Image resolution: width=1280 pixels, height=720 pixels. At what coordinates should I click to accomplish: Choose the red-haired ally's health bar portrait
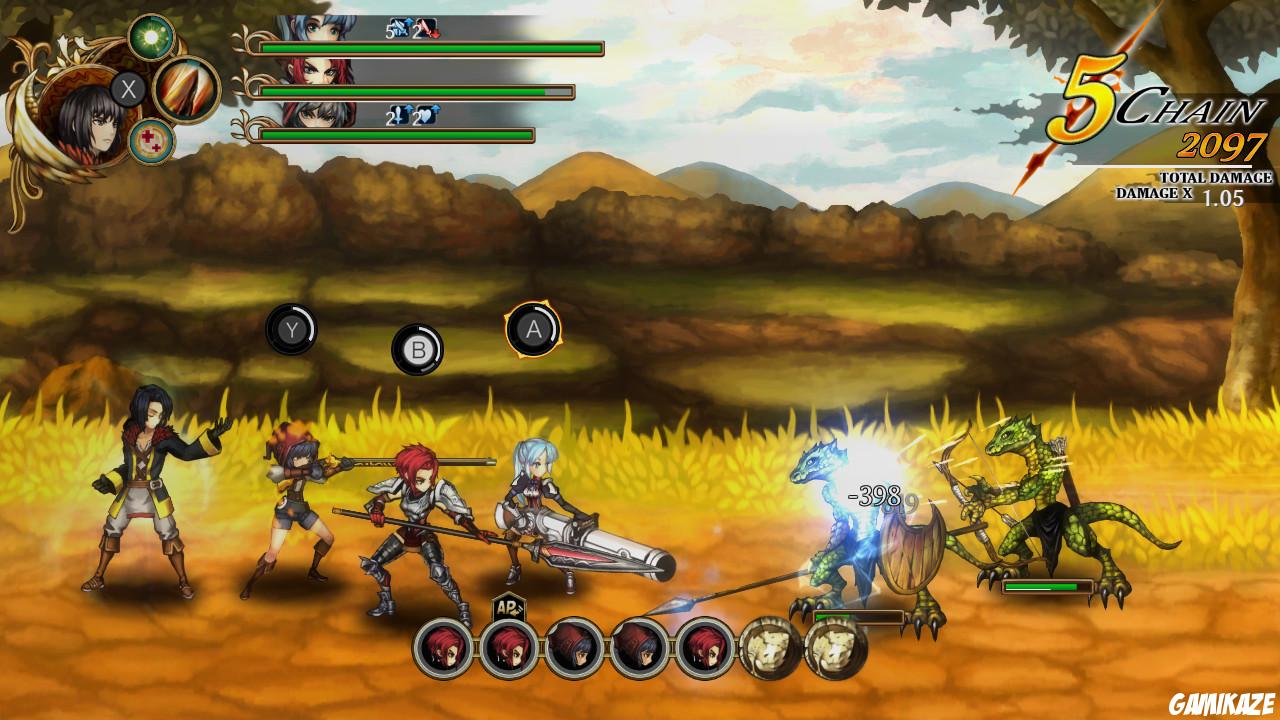tap(316, 72)
